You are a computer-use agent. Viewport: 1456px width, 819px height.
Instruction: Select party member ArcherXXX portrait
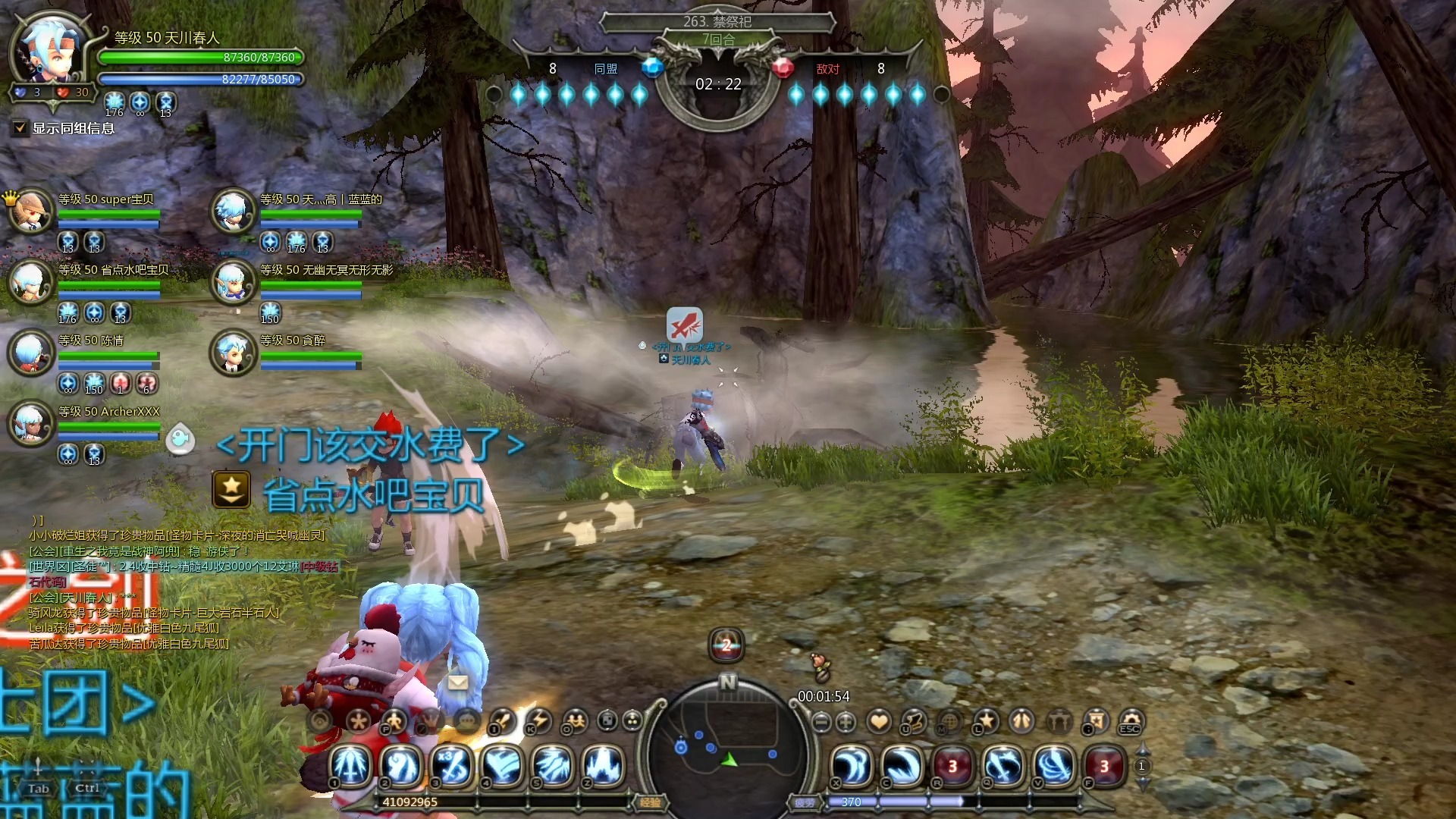tap(31, 423)
